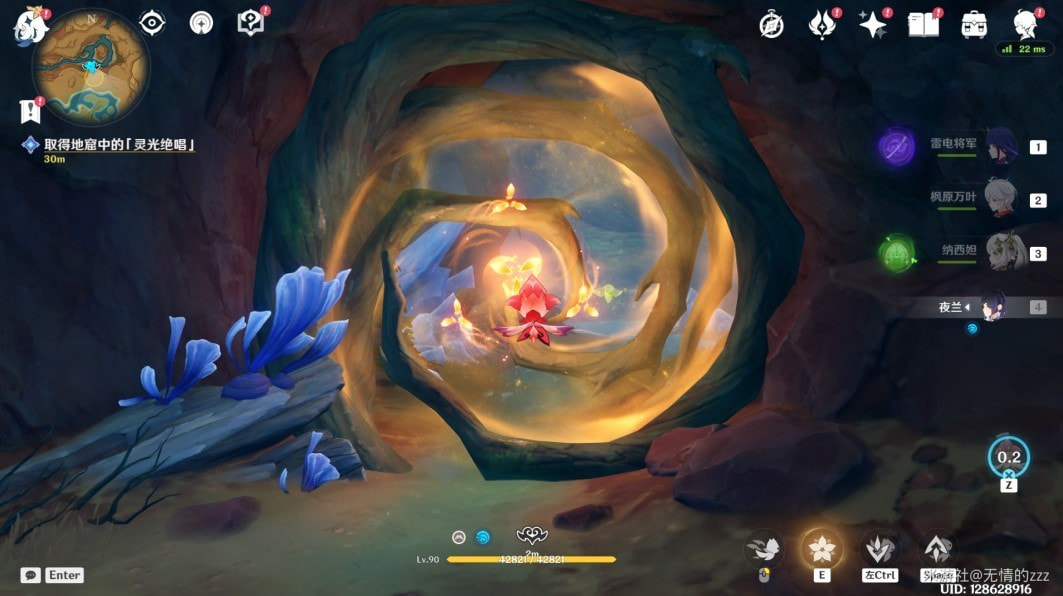This screenshot has width=1063, height=596.
Task: Activate the eye-shaped elemental sight icon
Action: click(x=152, y=23)
